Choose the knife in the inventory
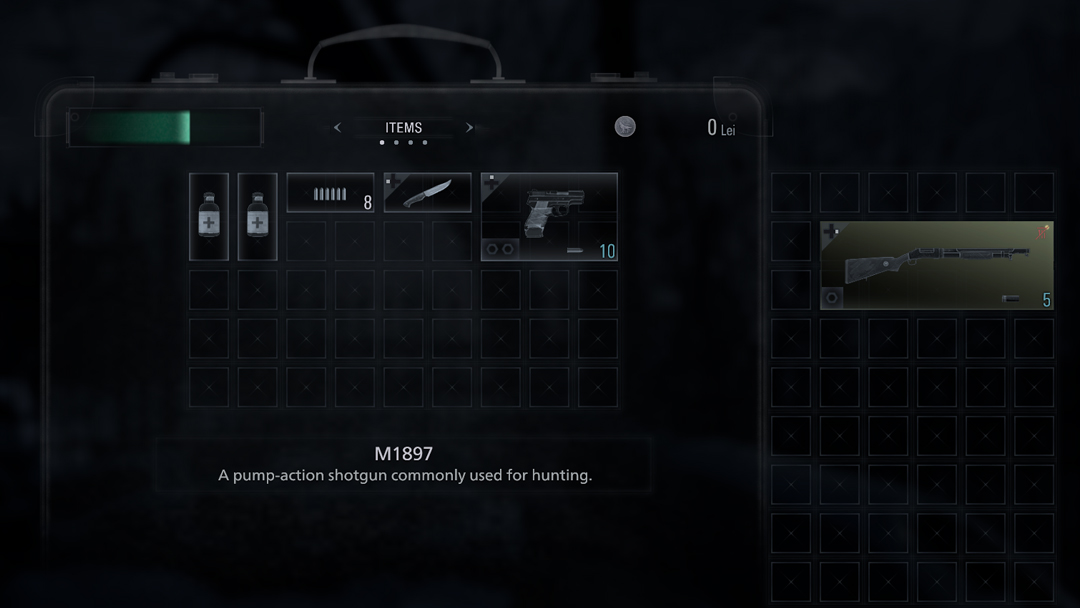The width and height of the screenshot is (1080, 608). [x=427, y=193]
